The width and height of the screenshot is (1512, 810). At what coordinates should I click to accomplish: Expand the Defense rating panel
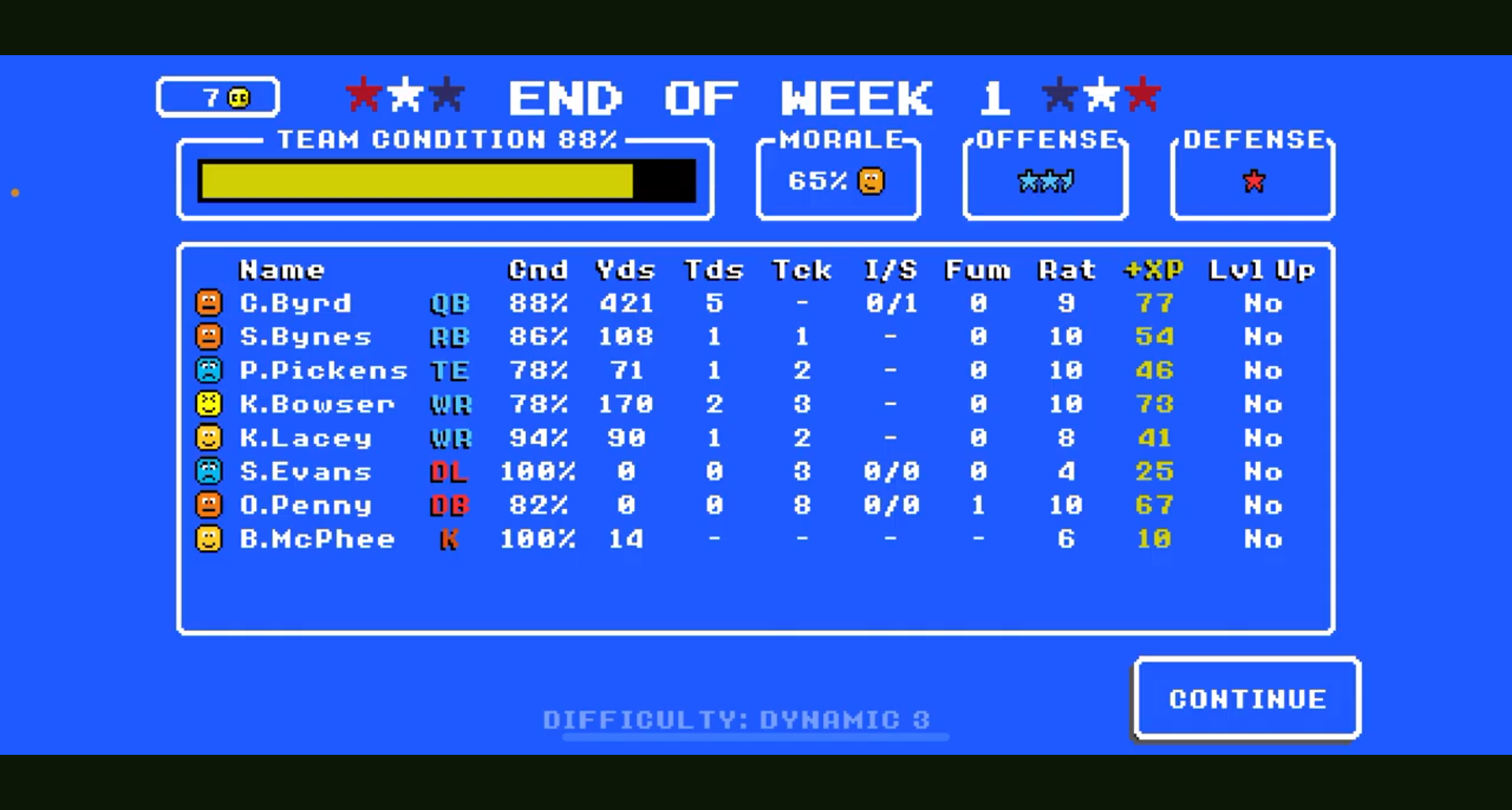(x=1252, y=177)
